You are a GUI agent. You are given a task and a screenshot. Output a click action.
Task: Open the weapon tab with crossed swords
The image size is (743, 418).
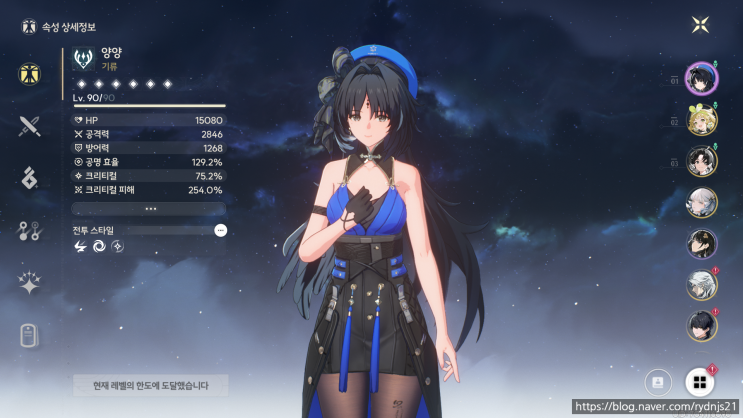click(29, 126)
